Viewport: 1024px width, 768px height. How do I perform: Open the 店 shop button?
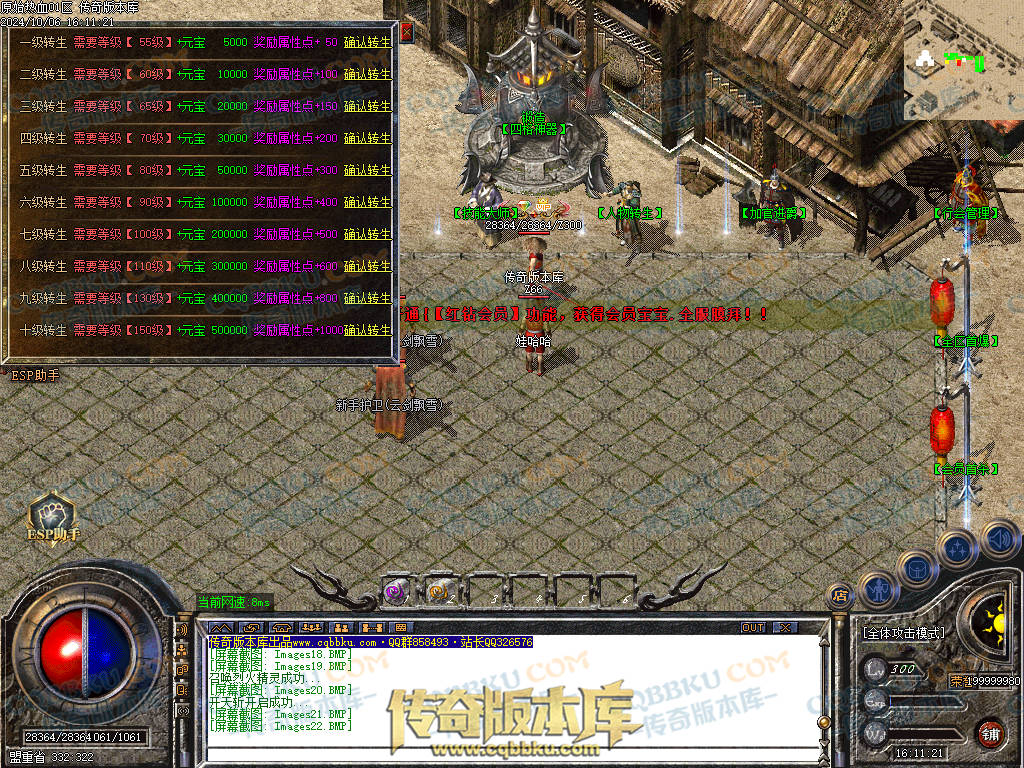840,597
